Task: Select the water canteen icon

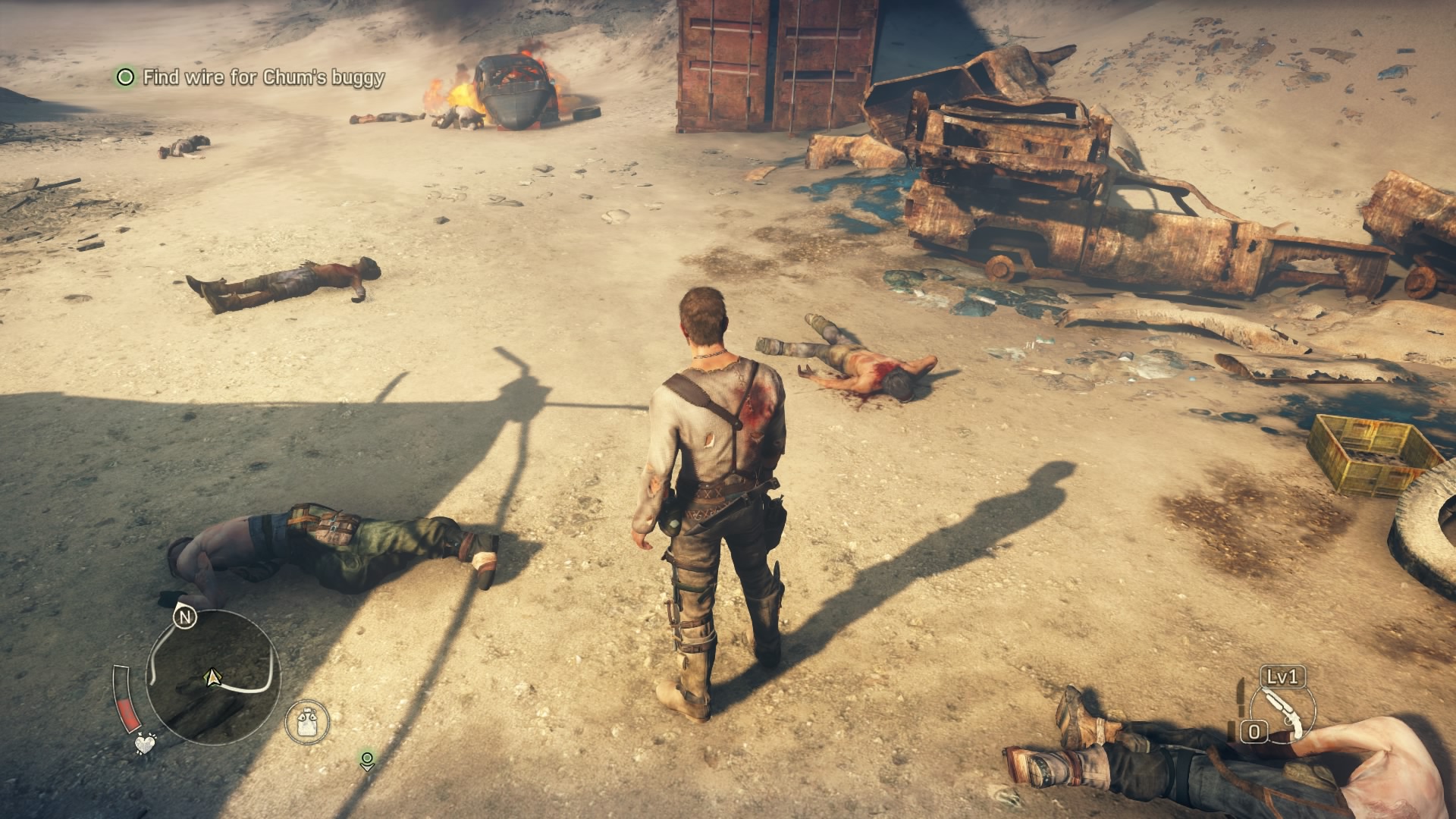Action: point(307,721)
